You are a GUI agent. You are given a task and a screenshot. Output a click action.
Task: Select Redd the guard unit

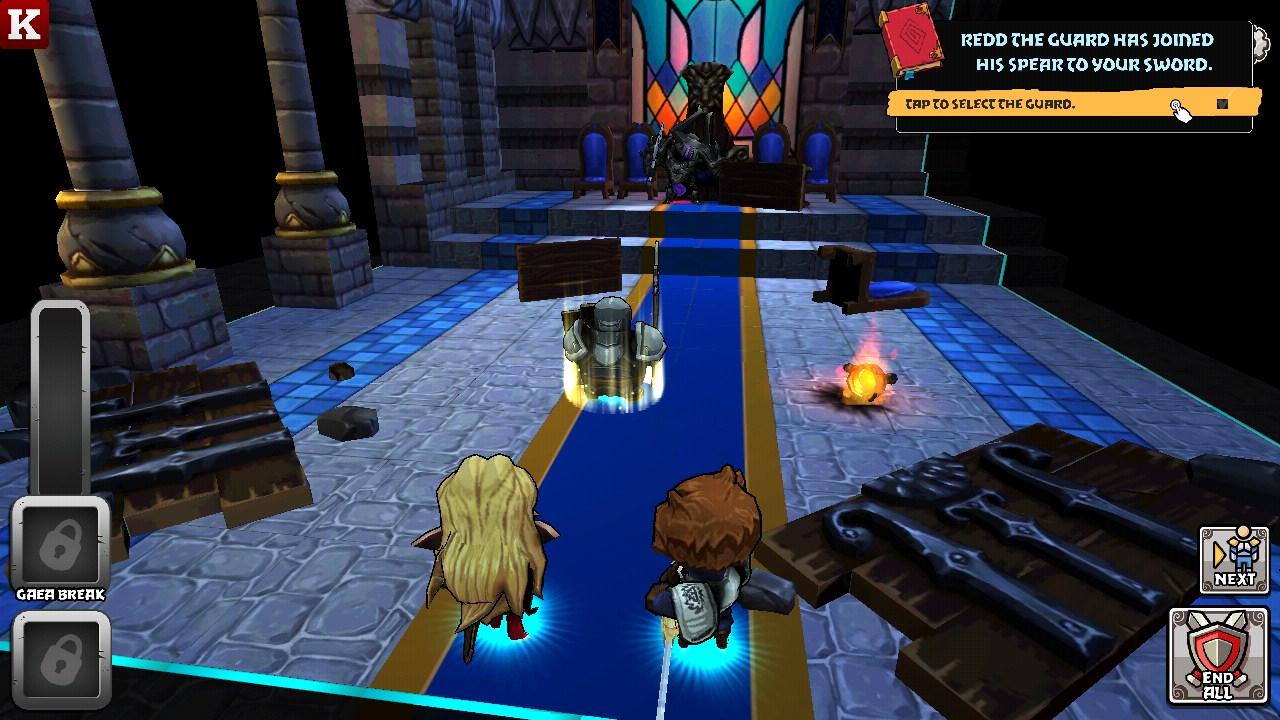click(x=612, y=352)
